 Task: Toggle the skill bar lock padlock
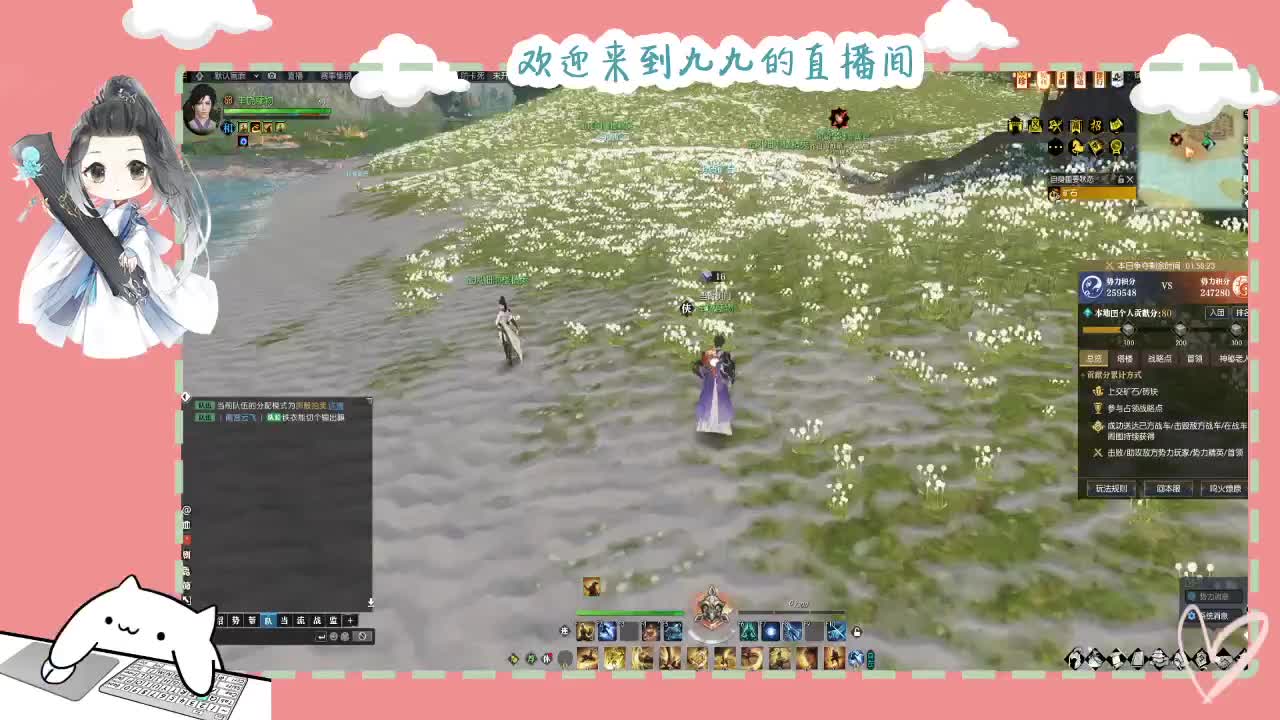pyautogui.click(x=858, y=632)
